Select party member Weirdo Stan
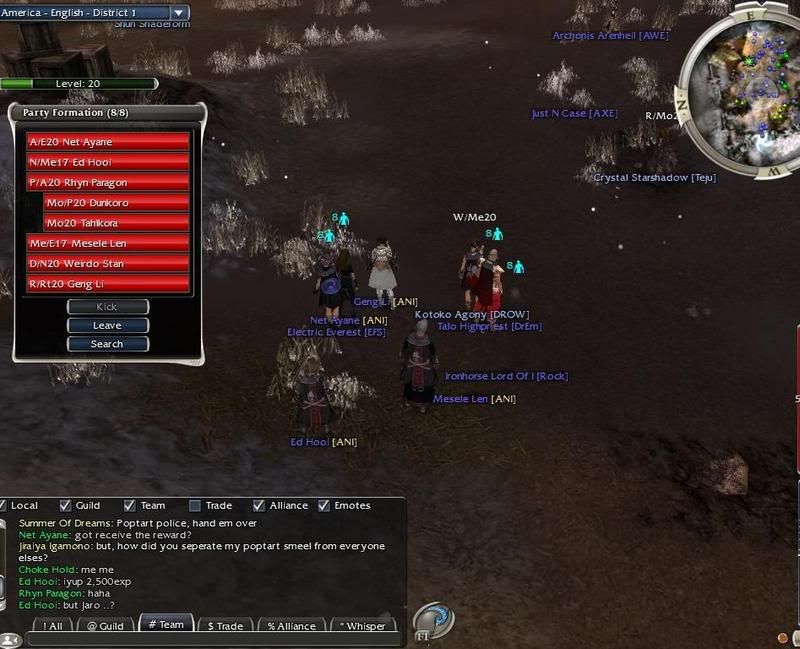Viewport: 800px width, 649px height. [x=108, y=264]
